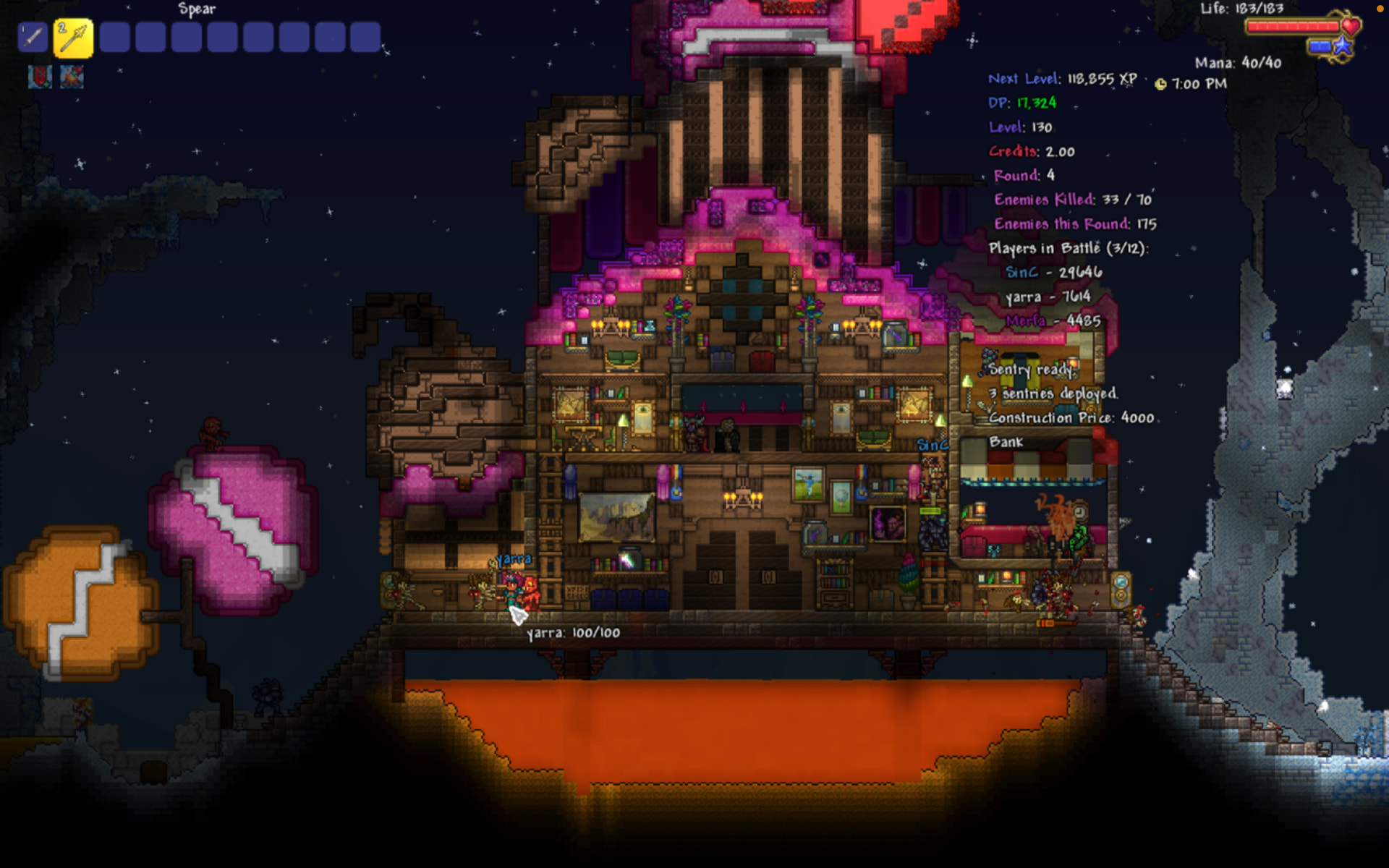
Task: Select the Spear hotbar slot
Action: pos(73,38)
